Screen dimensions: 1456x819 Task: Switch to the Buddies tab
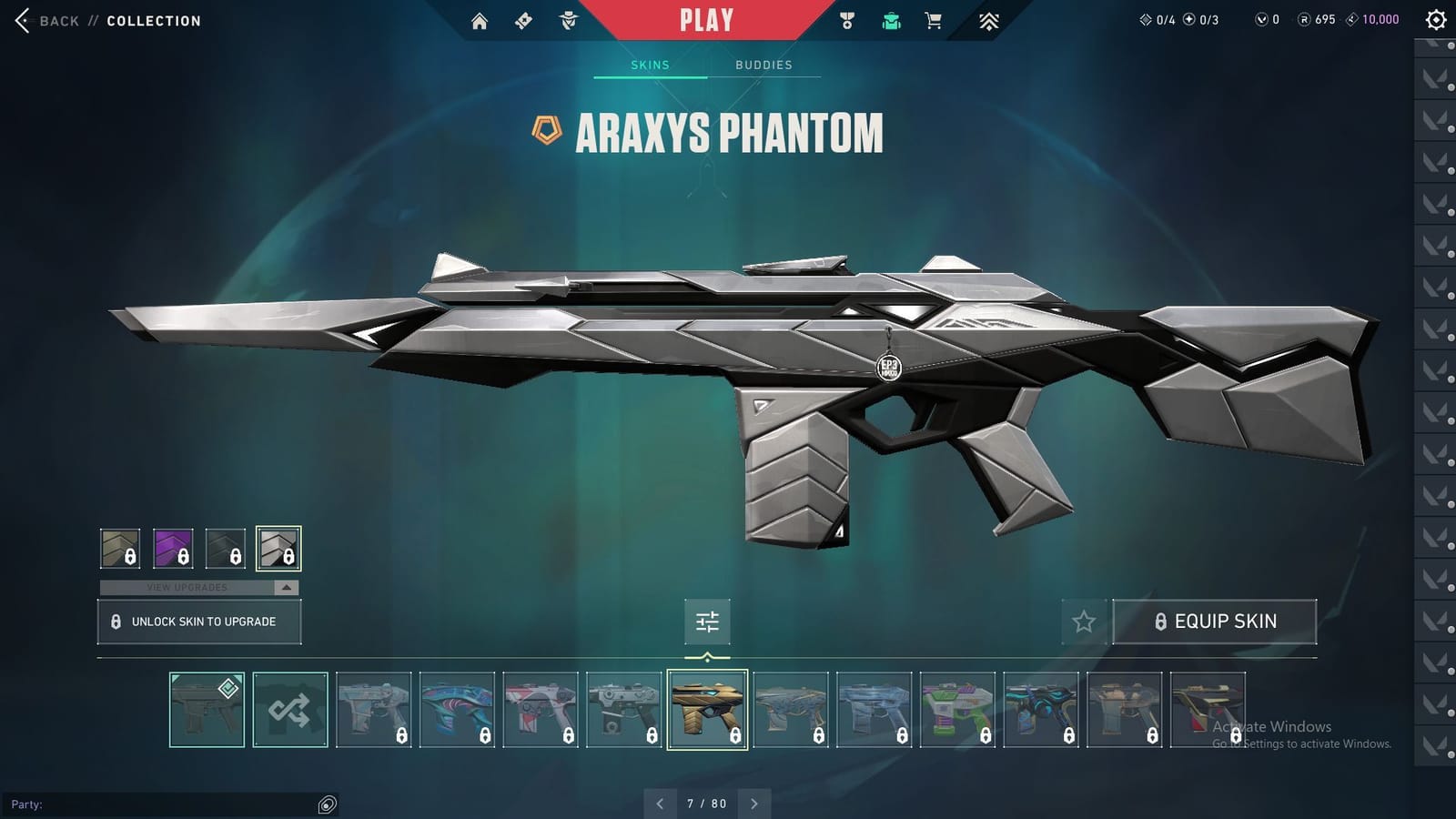pos(764,65)
